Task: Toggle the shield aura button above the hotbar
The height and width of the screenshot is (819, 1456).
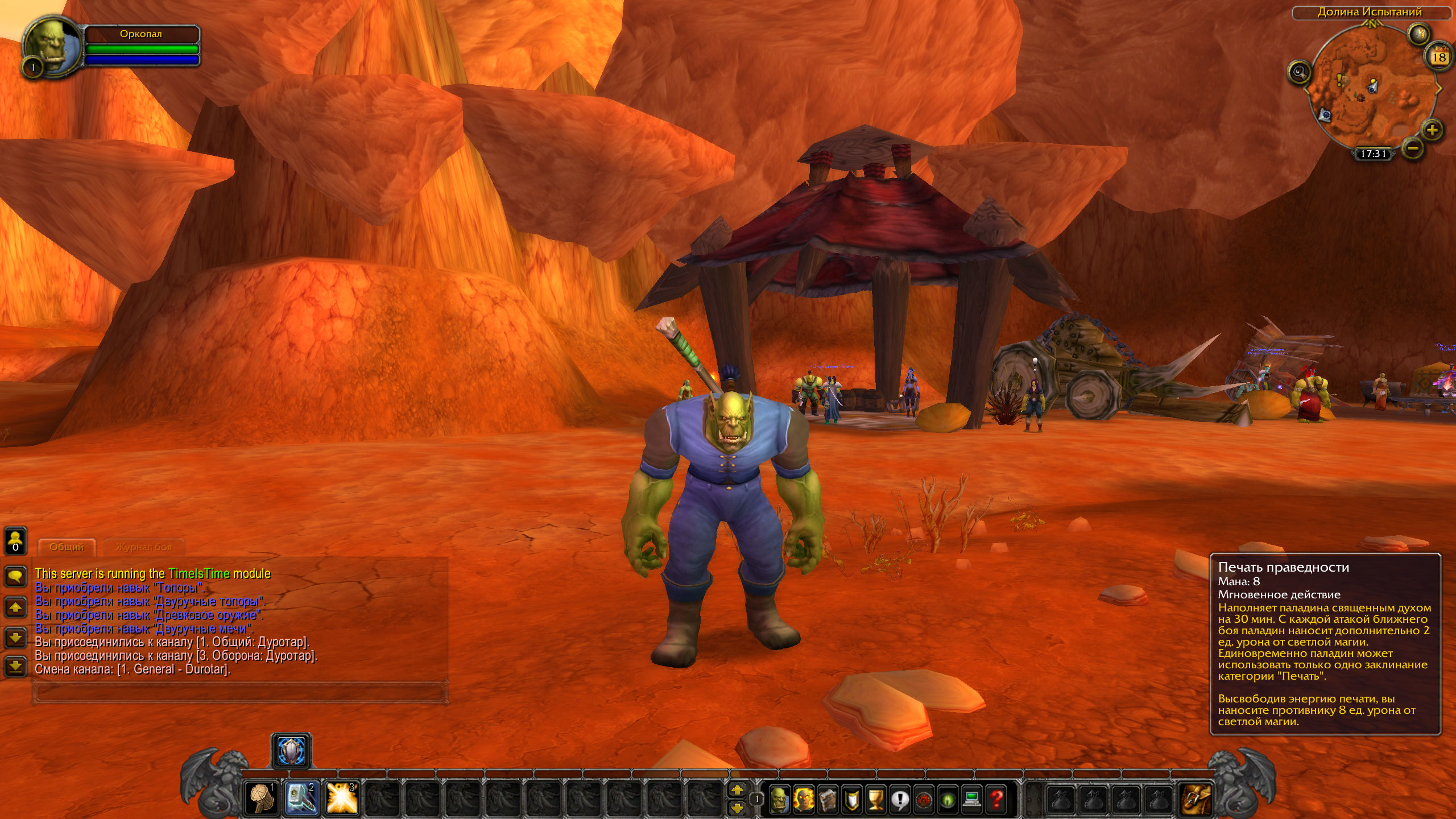Action: tap(291, 751)
